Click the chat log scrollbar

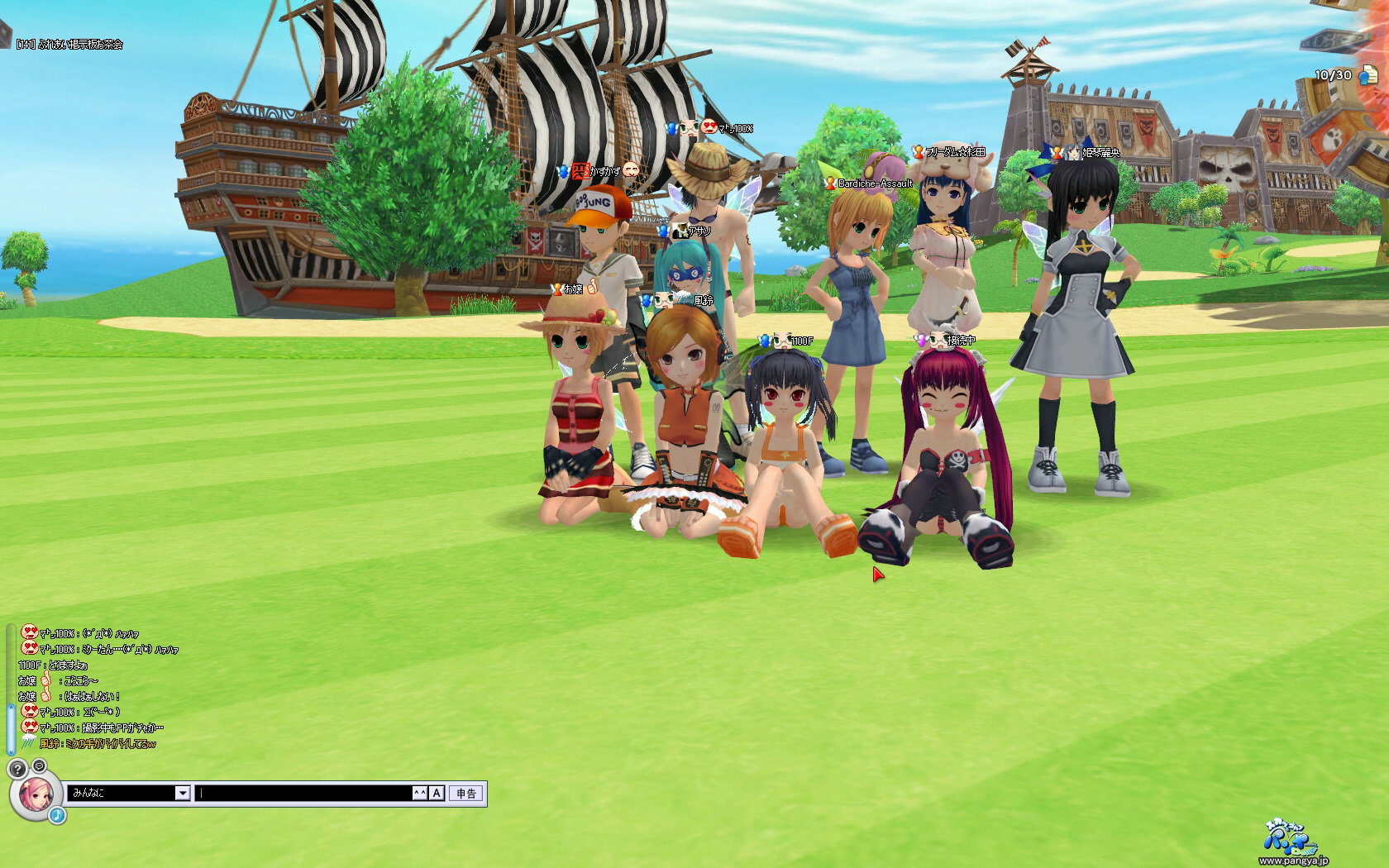(11, 727)
